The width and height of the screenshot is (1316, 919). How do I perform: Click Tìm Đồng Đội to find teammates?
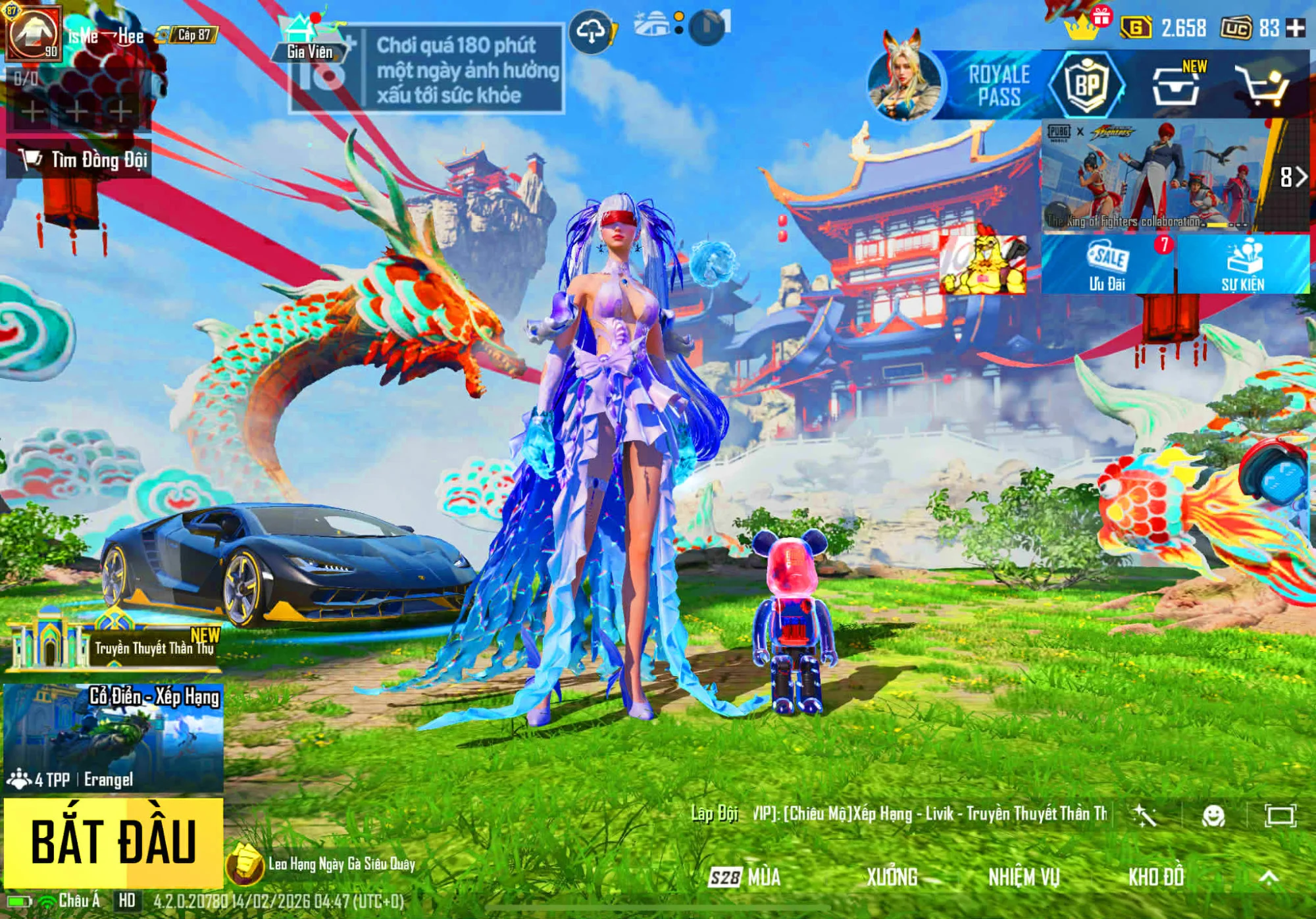pyautogui.click(x=80, y=159)
